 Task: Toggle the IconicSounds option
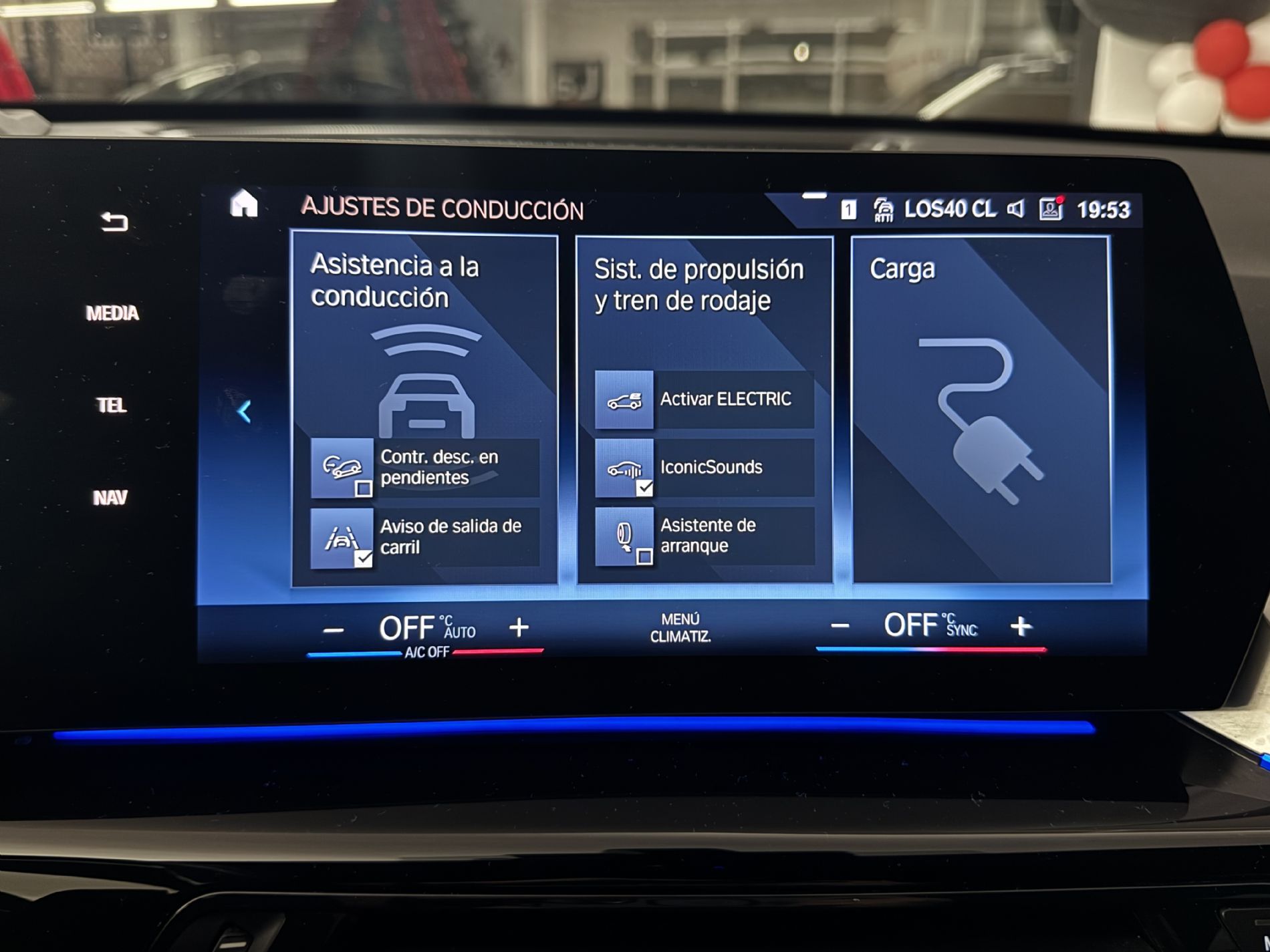705,468
